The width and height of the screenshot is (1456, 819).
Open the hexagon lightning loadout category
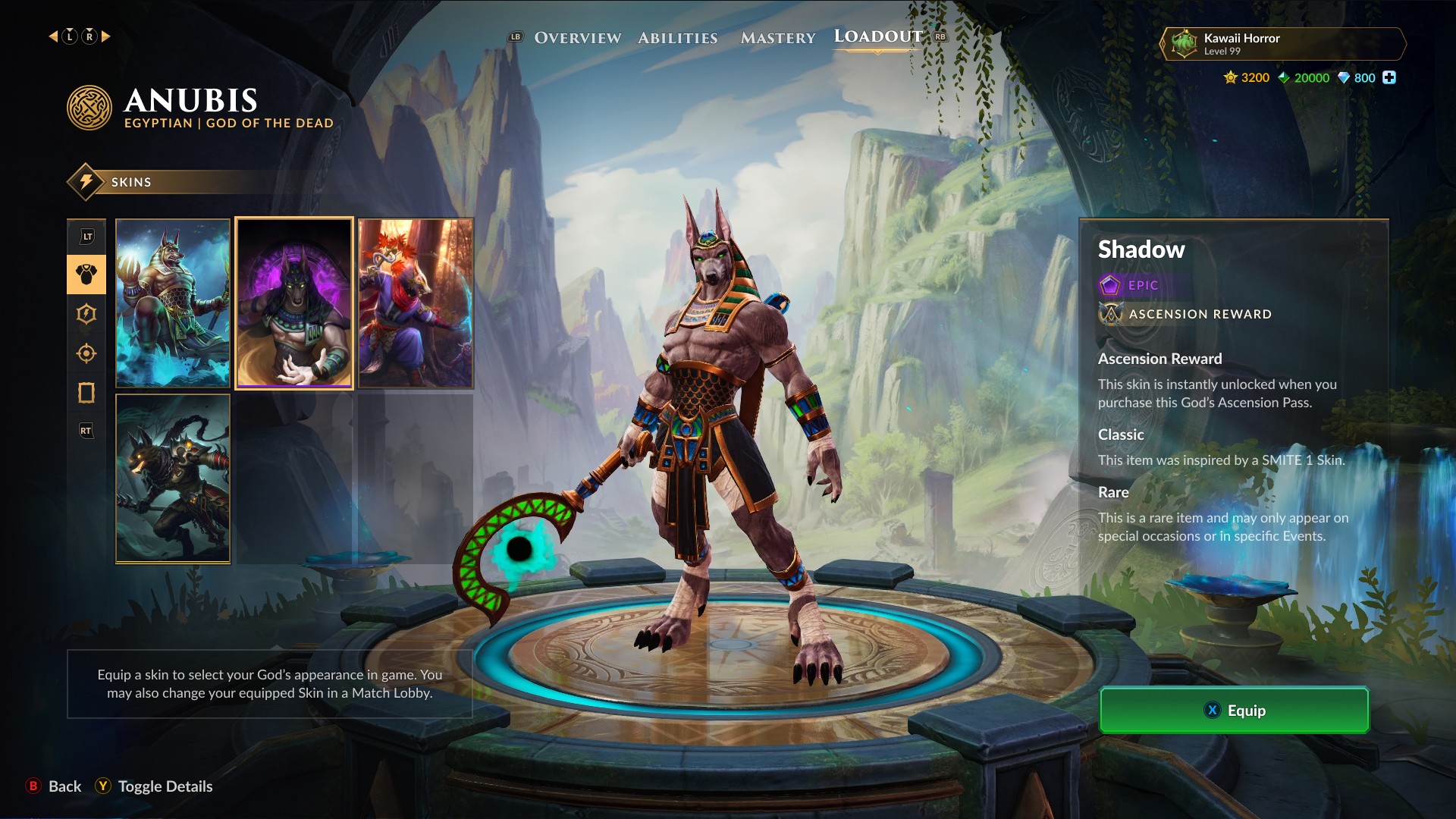86,314
